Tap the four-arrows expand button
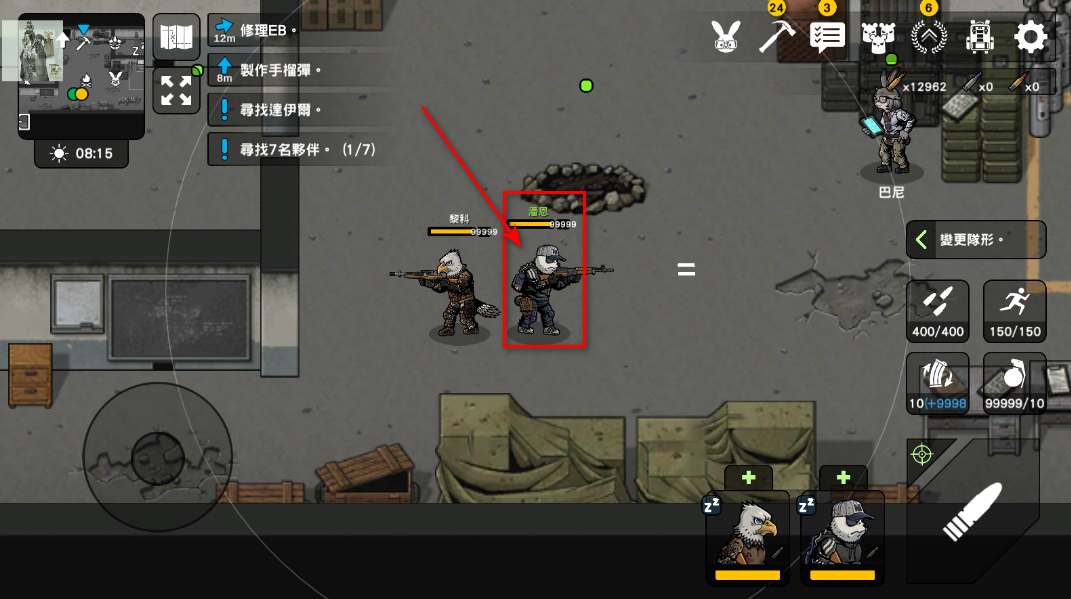The image size is (1071, 599). [x=176, y=90]
